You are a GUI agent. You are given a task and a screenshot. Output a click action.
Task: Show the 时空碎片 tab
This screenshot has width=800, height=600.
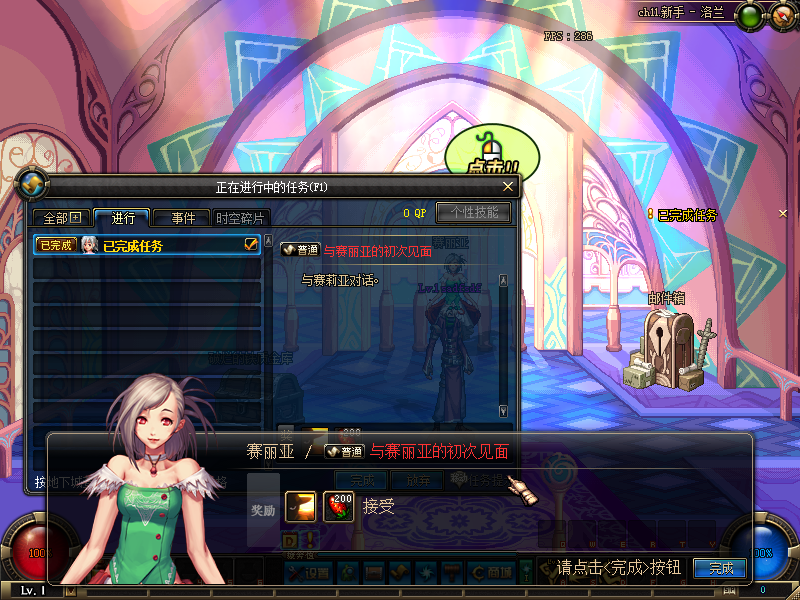(240, 218)
